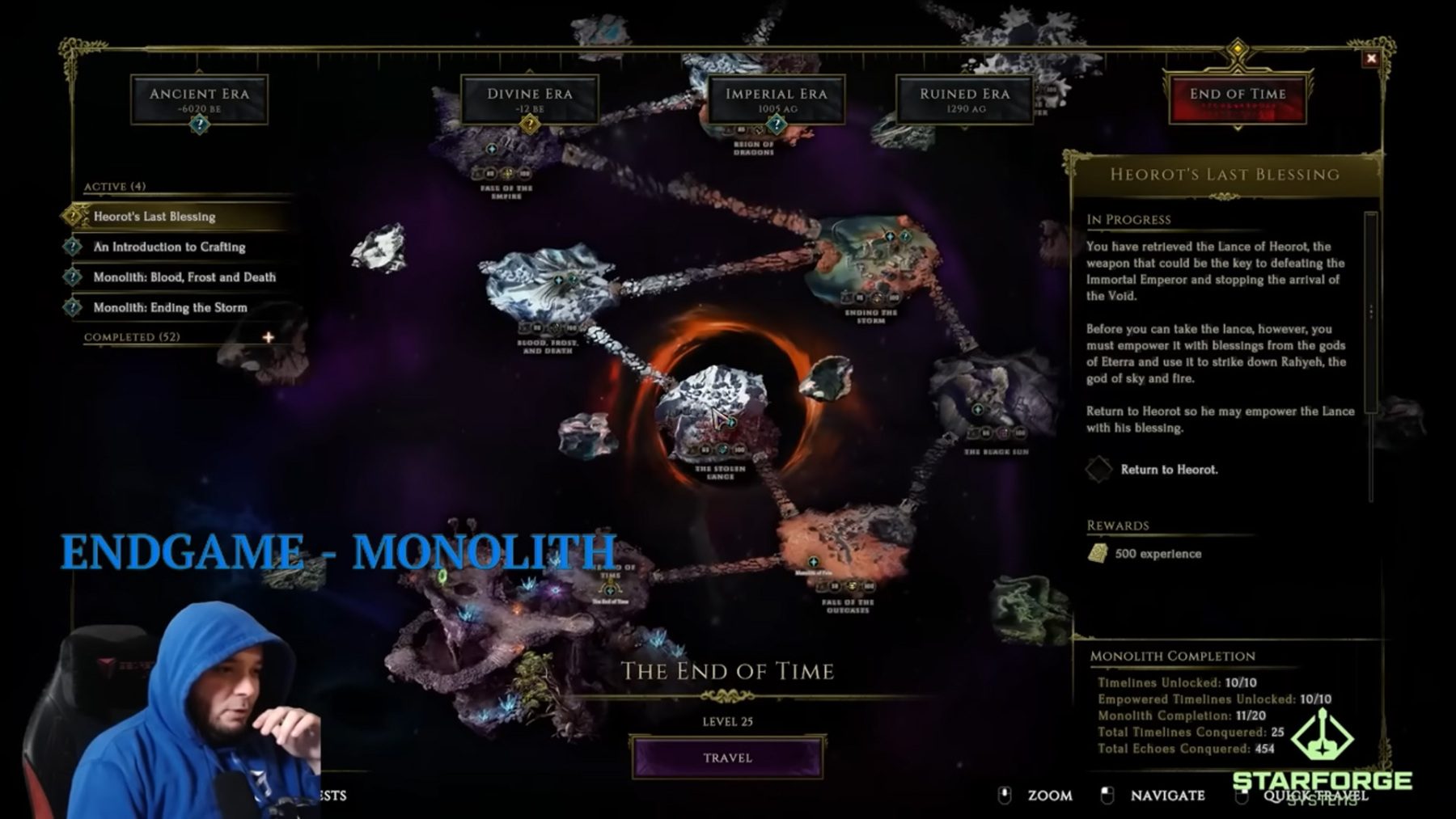
Task: Select Monolith: Blood, Frost and Death quest
Action: 184,277
